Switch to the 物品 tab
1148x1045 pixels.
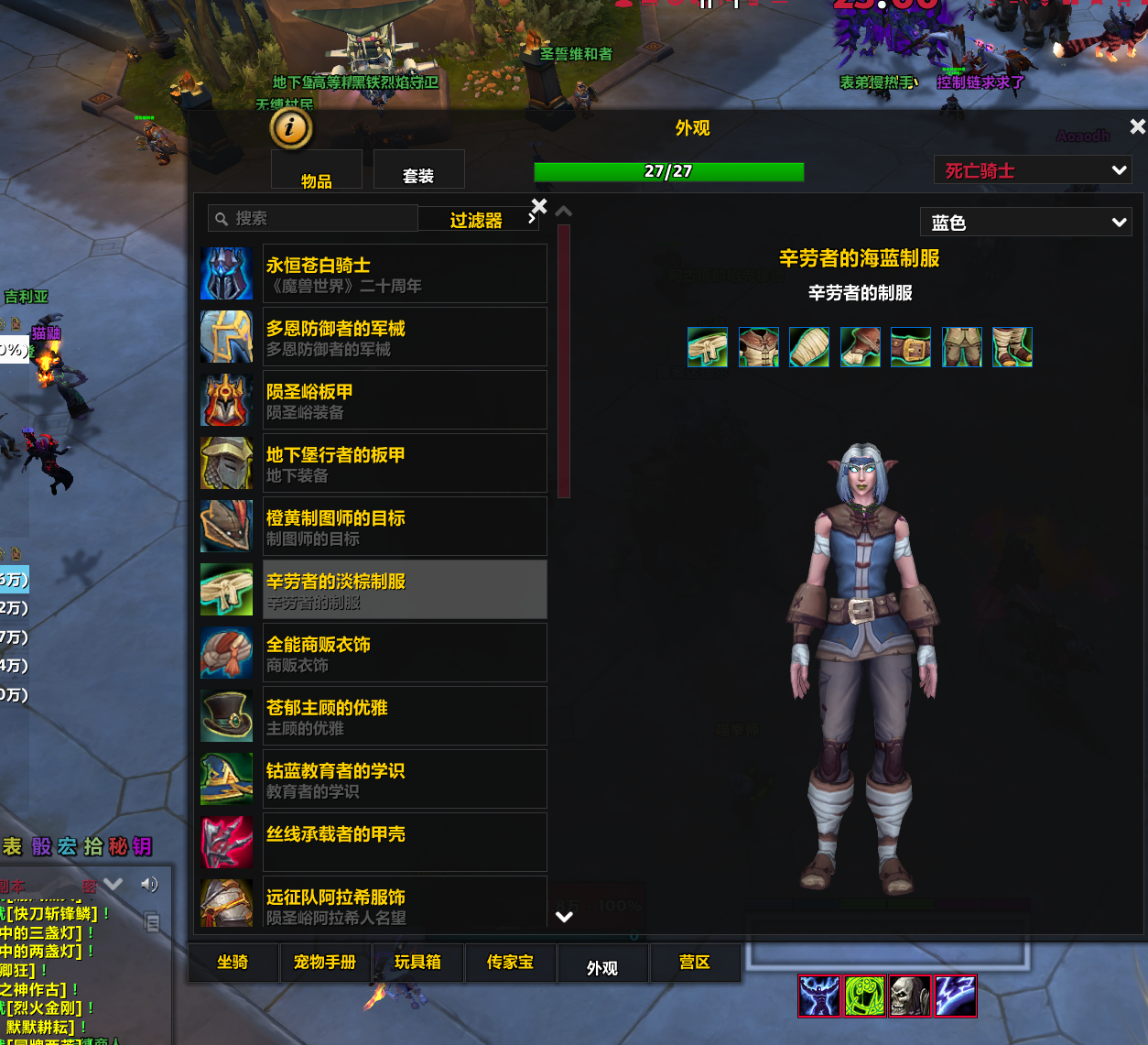pos(317,174)
